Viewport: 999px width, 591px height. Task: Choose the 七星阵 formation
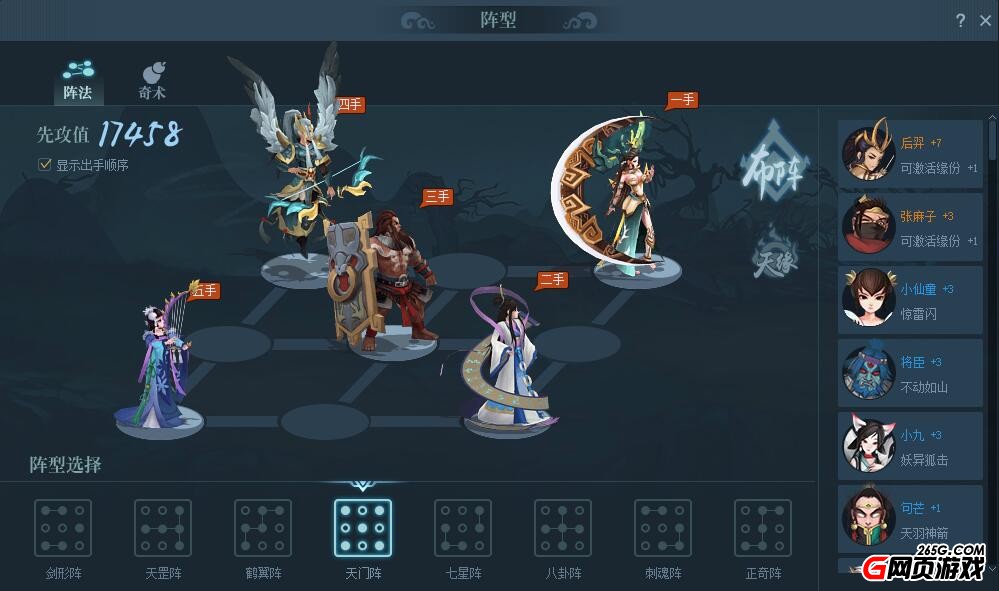463,529
